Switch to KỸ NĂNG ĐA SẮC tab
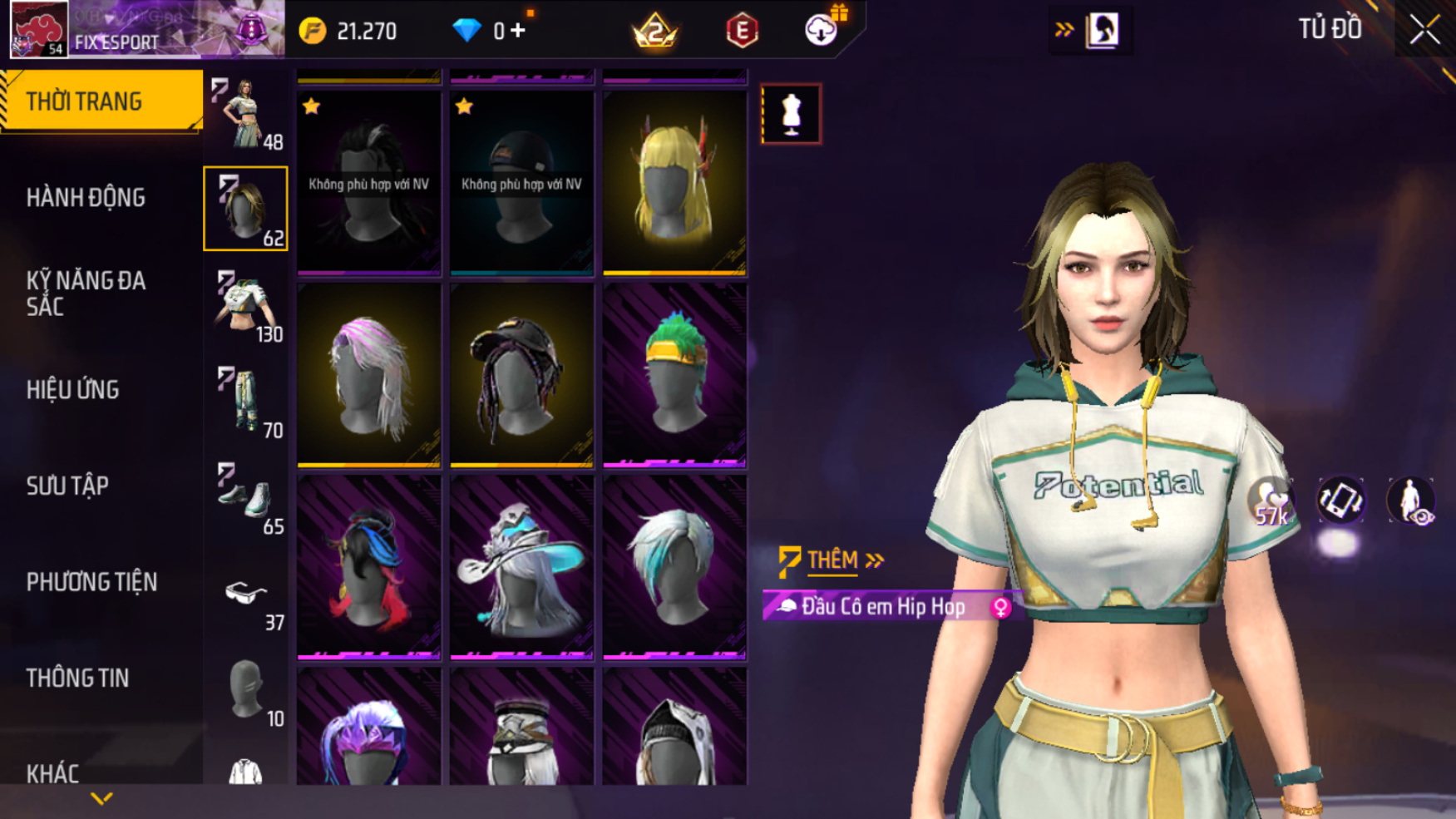1456x819 pixels. [86, 294]
